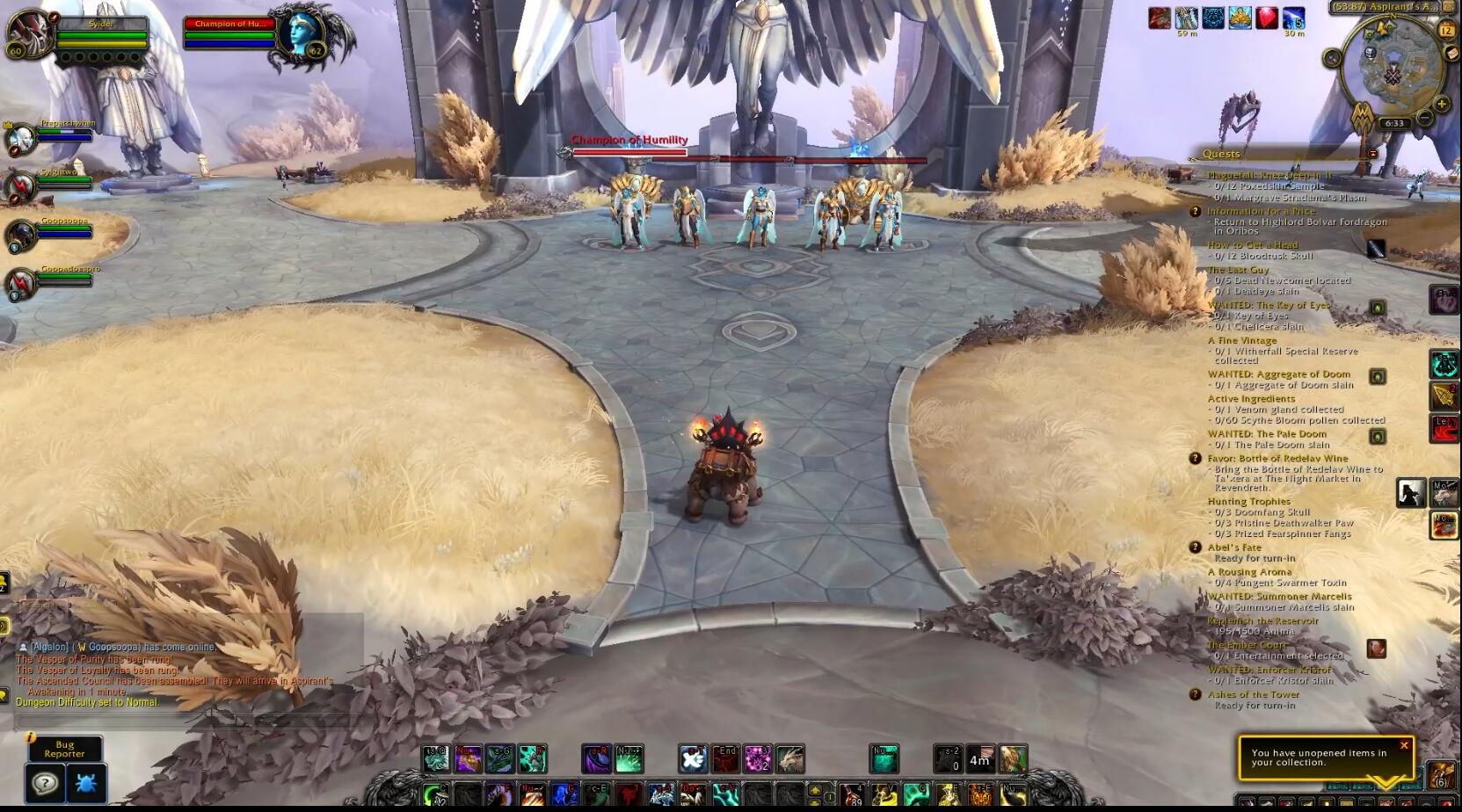Zoom in the minimap using the plus control
Image resolution: width=1462 pixels, height=812 pixels.
(x=1441, y=104)
